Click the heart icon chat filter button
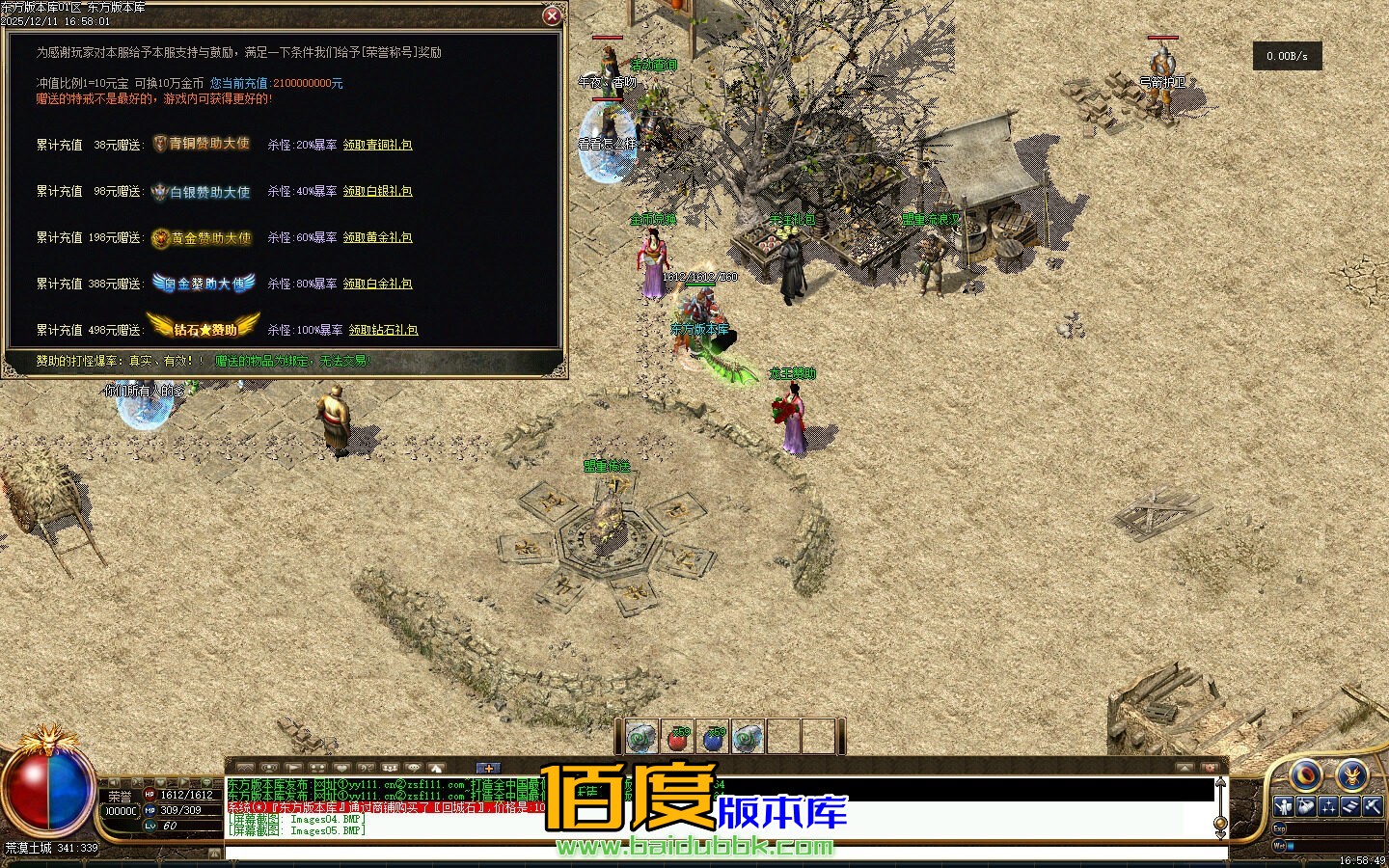 coord(340,768)
